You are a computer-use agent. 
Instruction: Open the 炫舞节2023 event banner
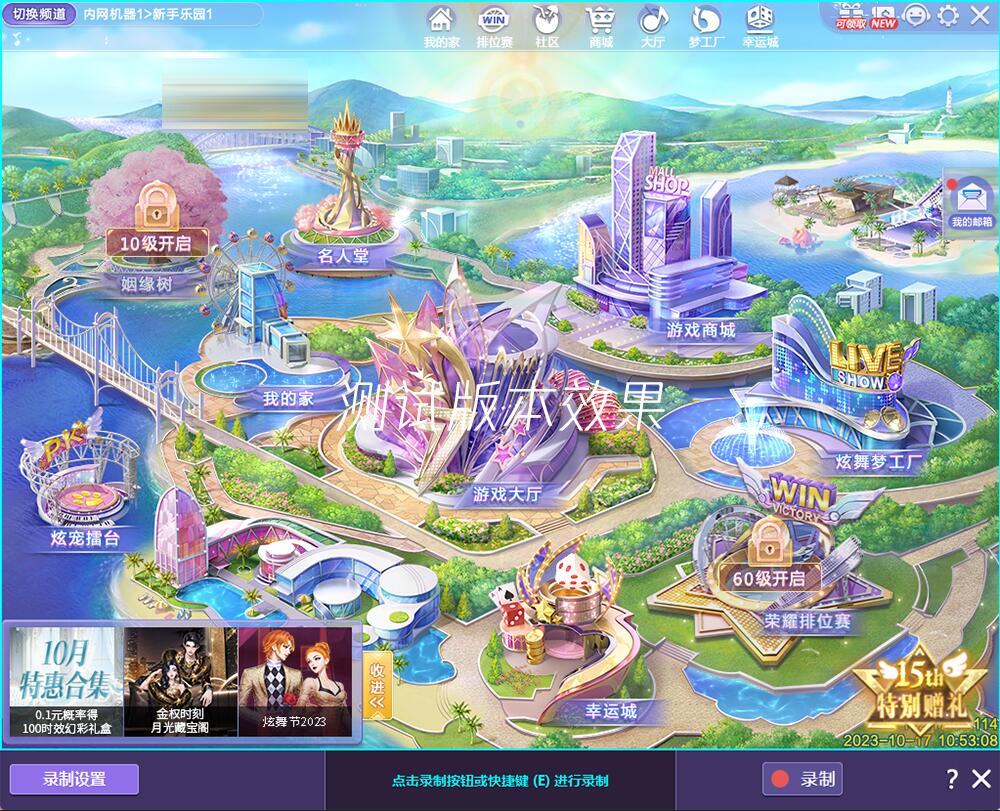click(x=295, y=680)
